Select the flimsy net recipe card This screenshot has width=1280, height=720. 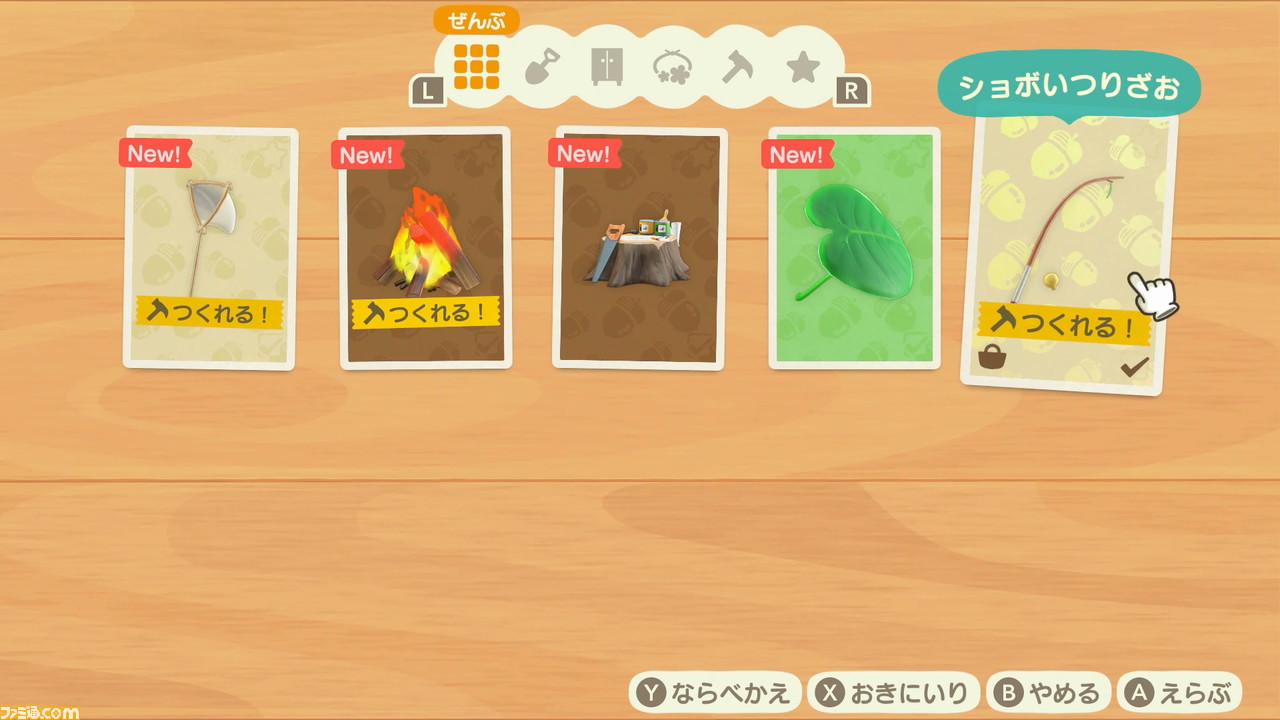209,248
